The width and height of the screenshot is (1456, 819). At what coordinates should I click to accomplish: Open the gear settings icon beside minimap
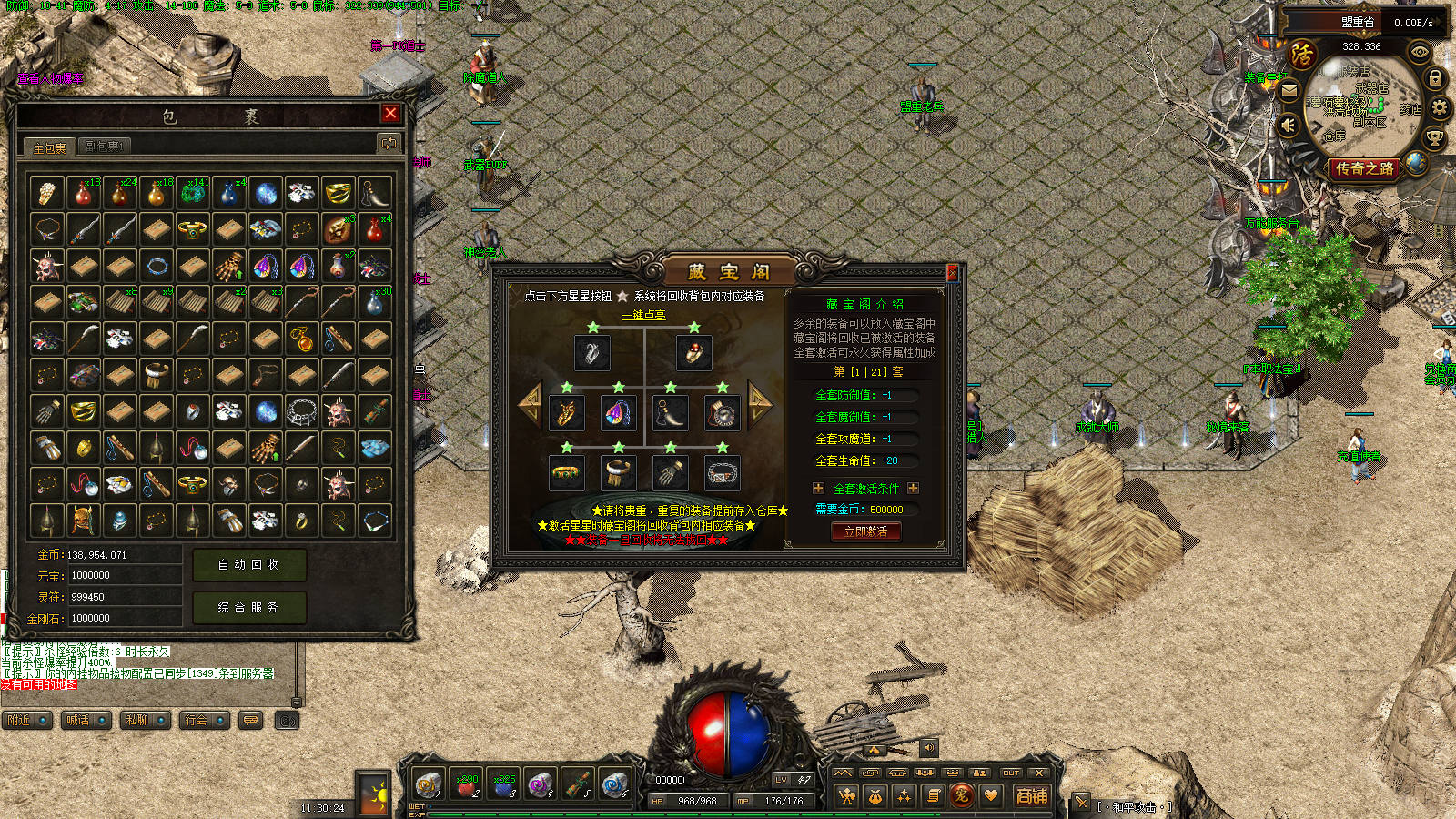[x=1439, y=108]
